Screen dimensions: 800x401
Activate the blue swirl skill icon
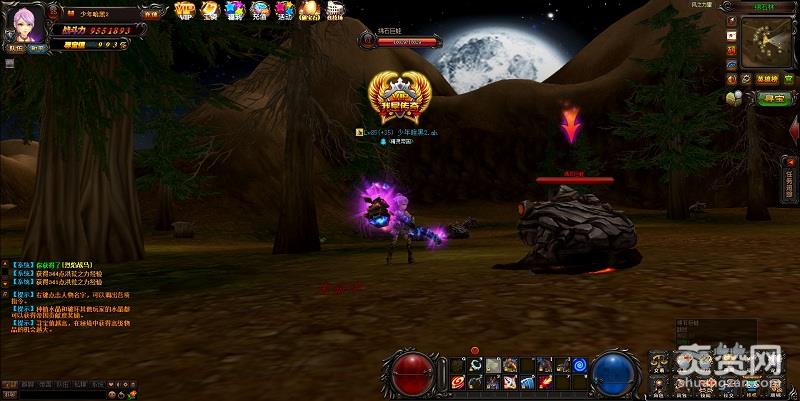[x=579, y=364]
